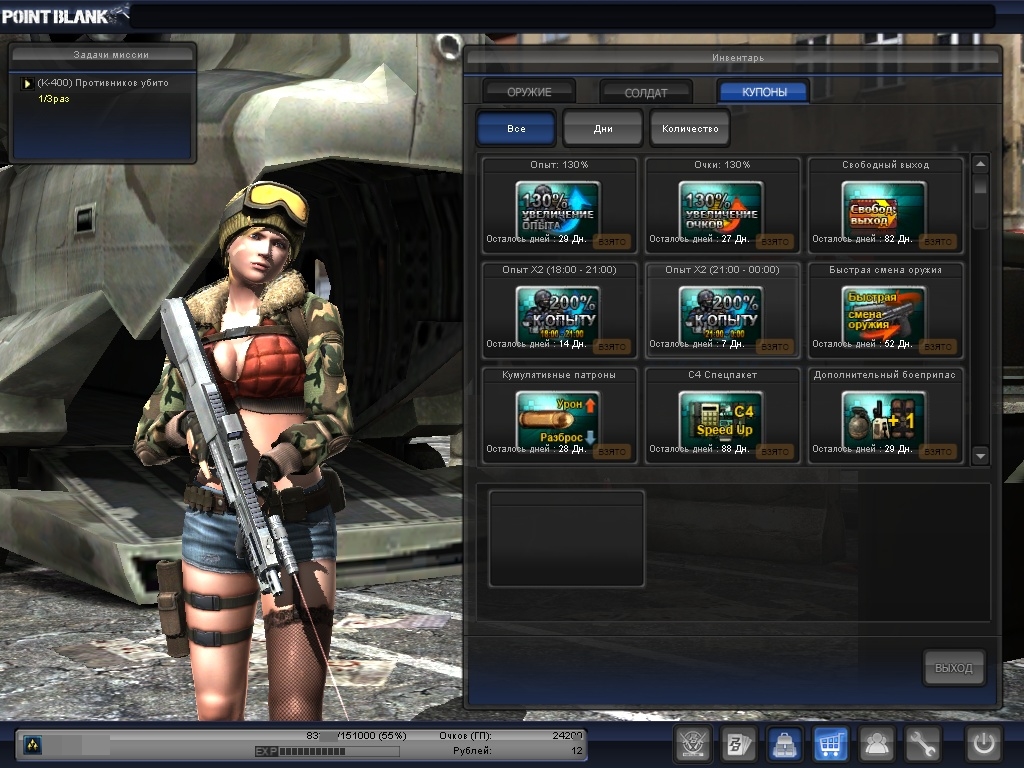Screen dimensions: 1024x768
Task: Pick the Кумулятивные патроны bullet coupon
Action: [558, 417]
